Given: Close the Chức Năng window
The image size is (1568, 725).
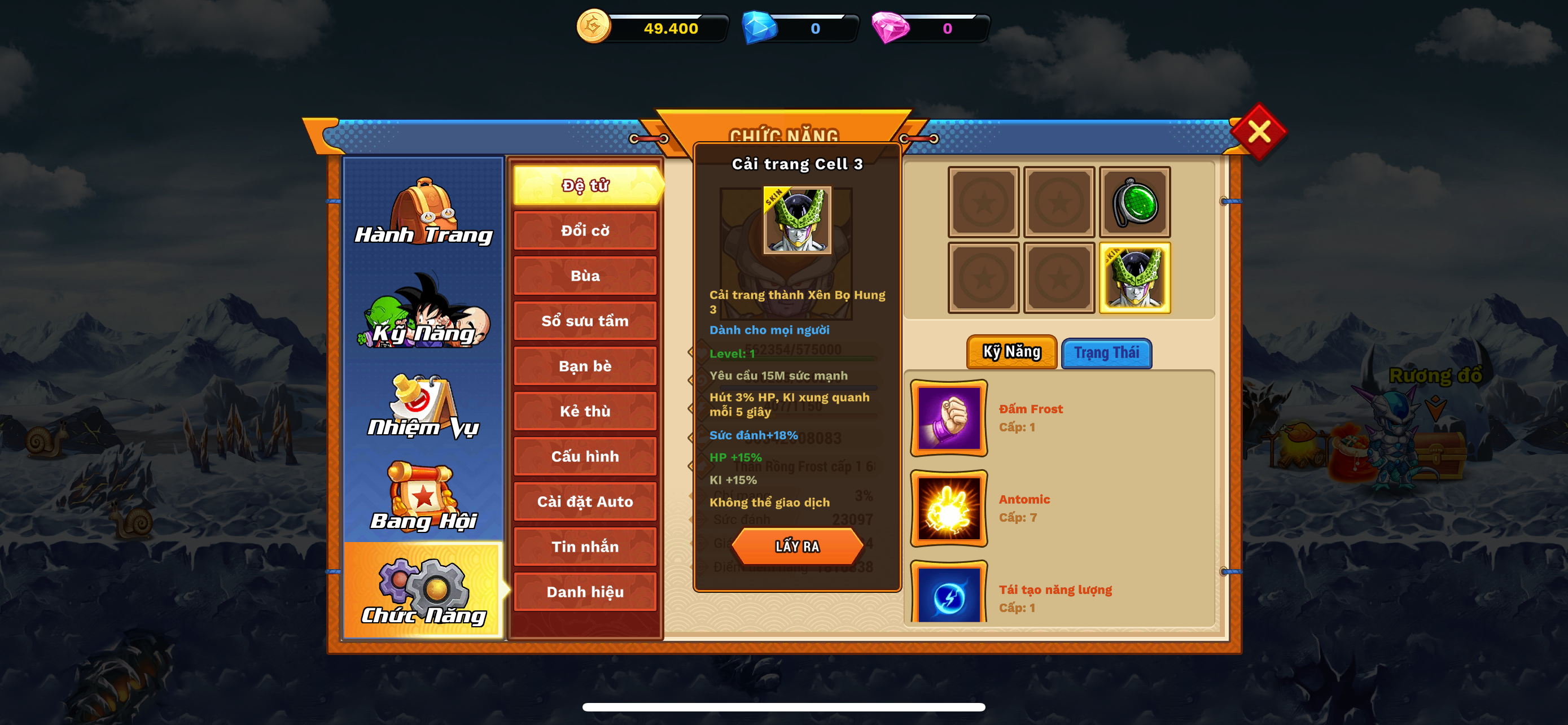Looking at the screenshot, I should 1258,132.
